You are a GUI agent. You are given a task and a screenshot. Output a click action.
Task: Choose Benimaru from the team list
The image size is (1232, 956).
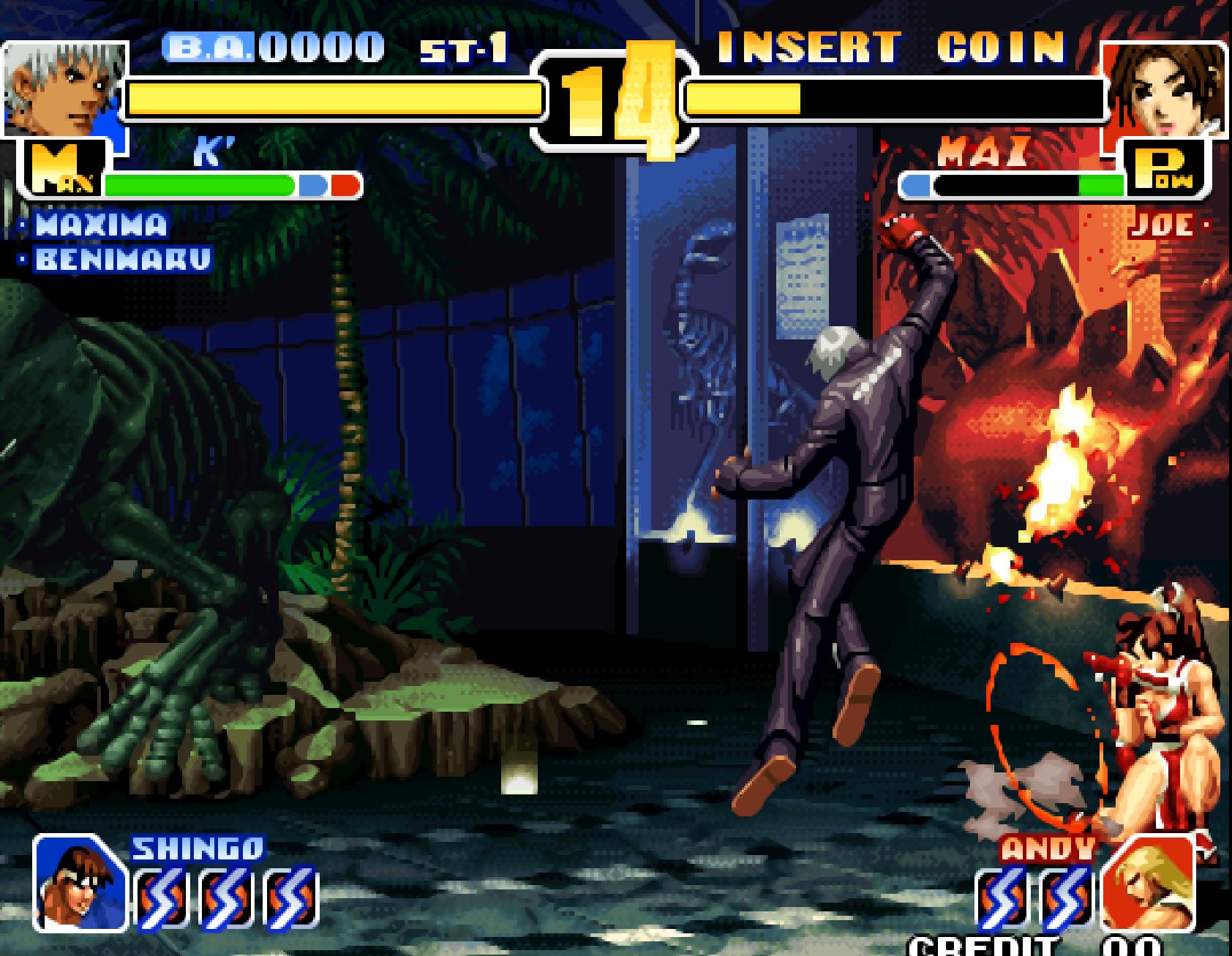click(121, 259)
